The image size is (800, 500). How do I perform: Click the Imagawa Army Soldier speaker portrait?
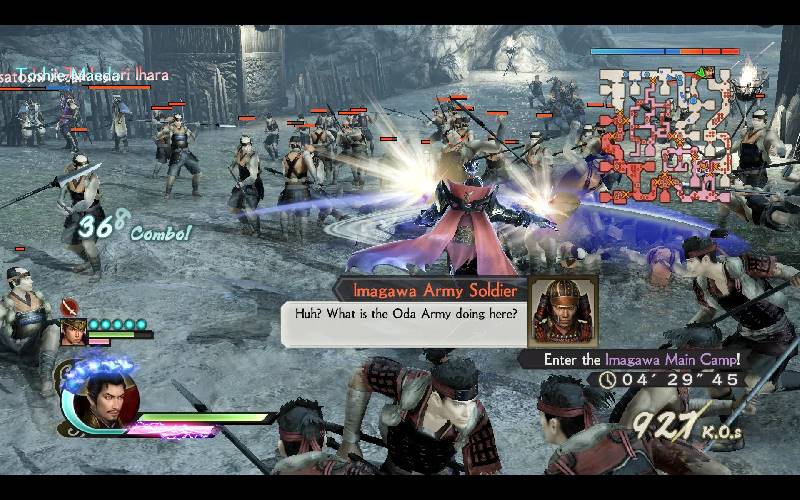[x=562, y=310]
